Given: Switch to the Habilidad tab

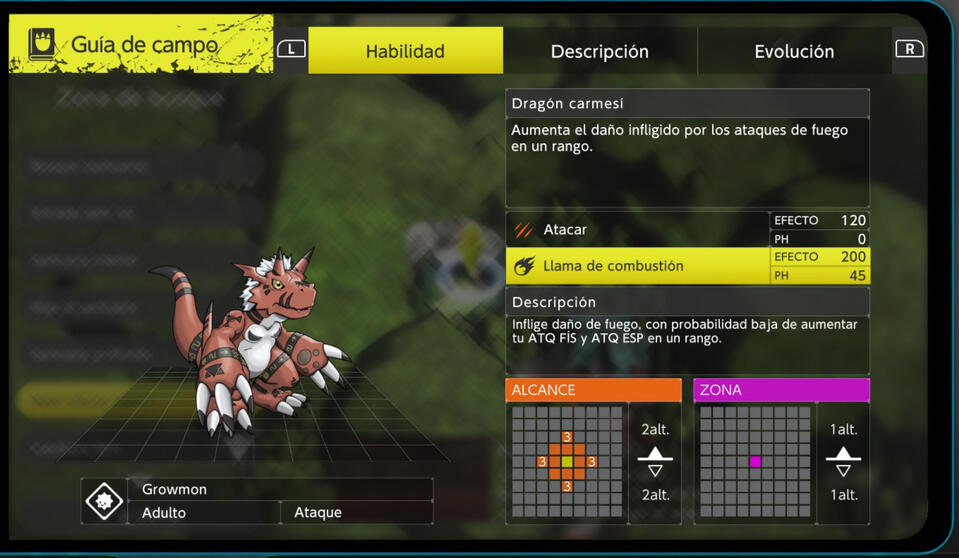Looking at the screenshot, I should [x=405, y=51].
